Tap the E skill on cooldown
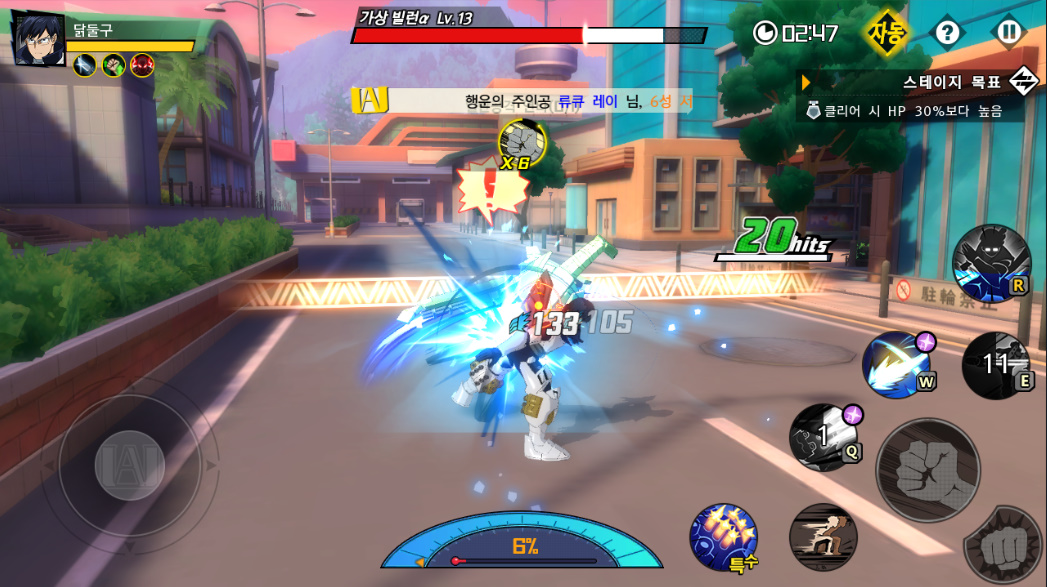The image size is (1047, 587). (996, 365)
